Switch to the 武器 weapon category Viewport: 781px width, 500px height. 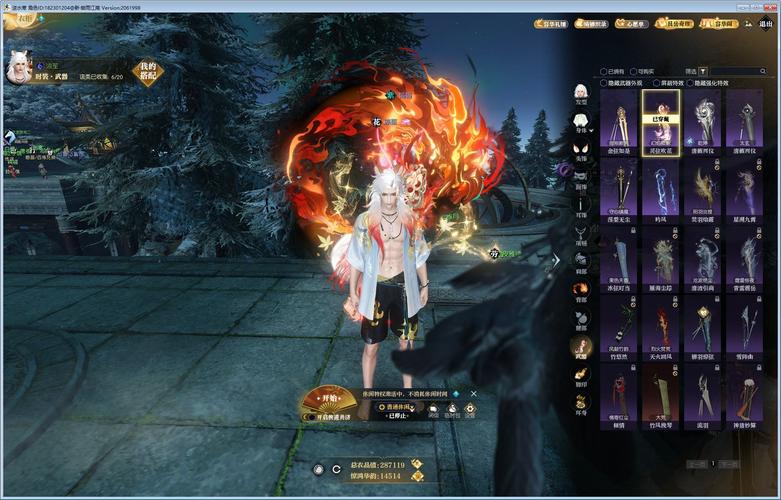coord(580,347)
